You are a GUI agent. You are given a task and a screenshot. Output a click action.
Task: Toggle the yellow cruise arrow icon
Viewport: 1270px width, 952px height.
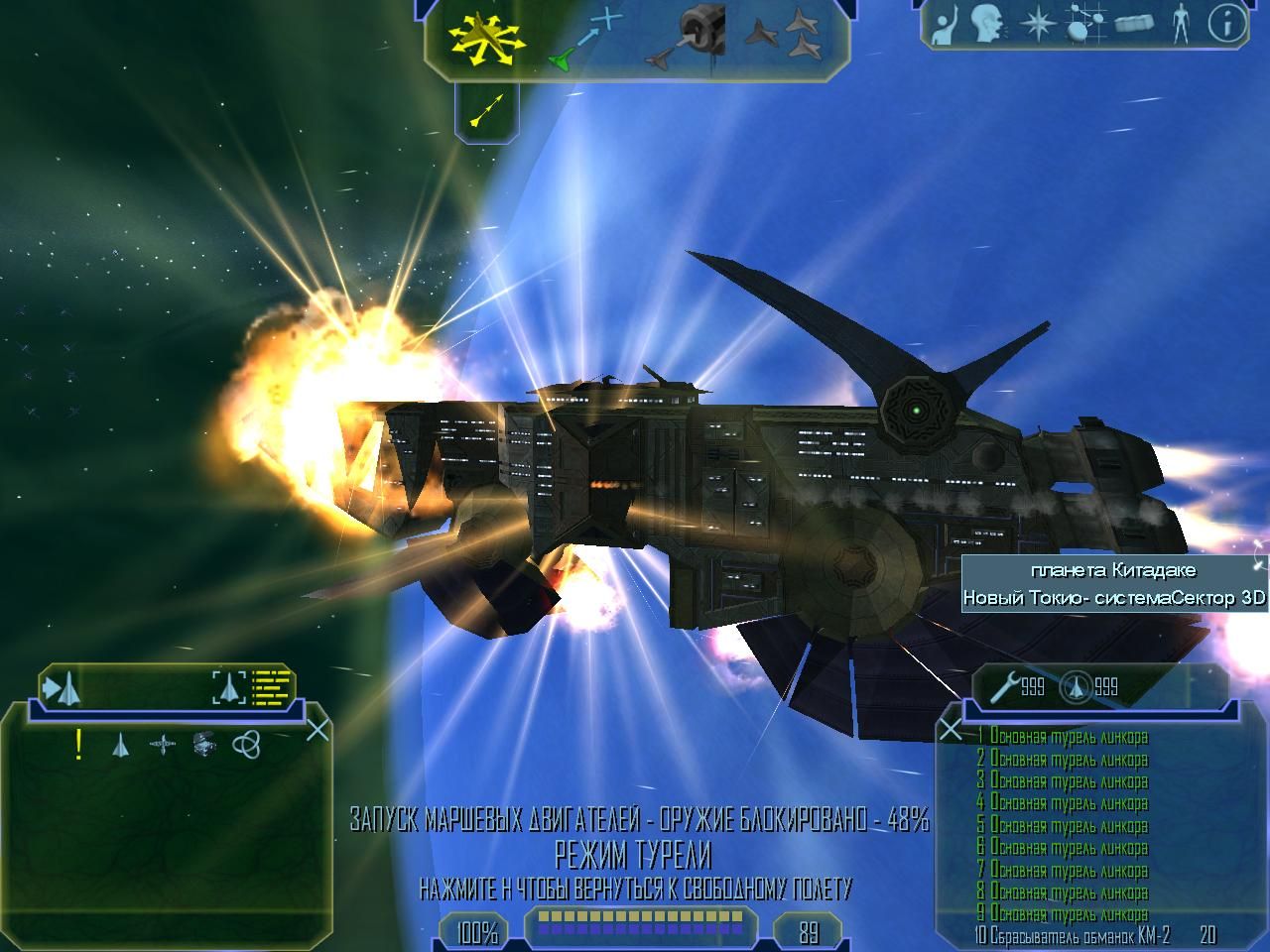tap(486, 109)
